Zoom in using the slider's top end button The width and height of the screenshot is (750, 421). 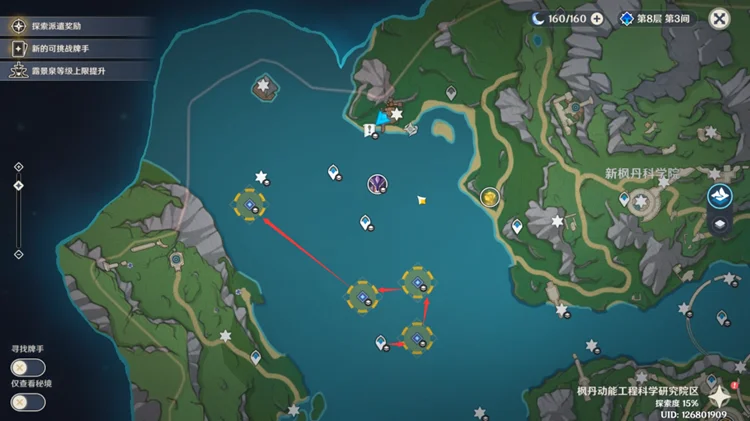point(18,168)
